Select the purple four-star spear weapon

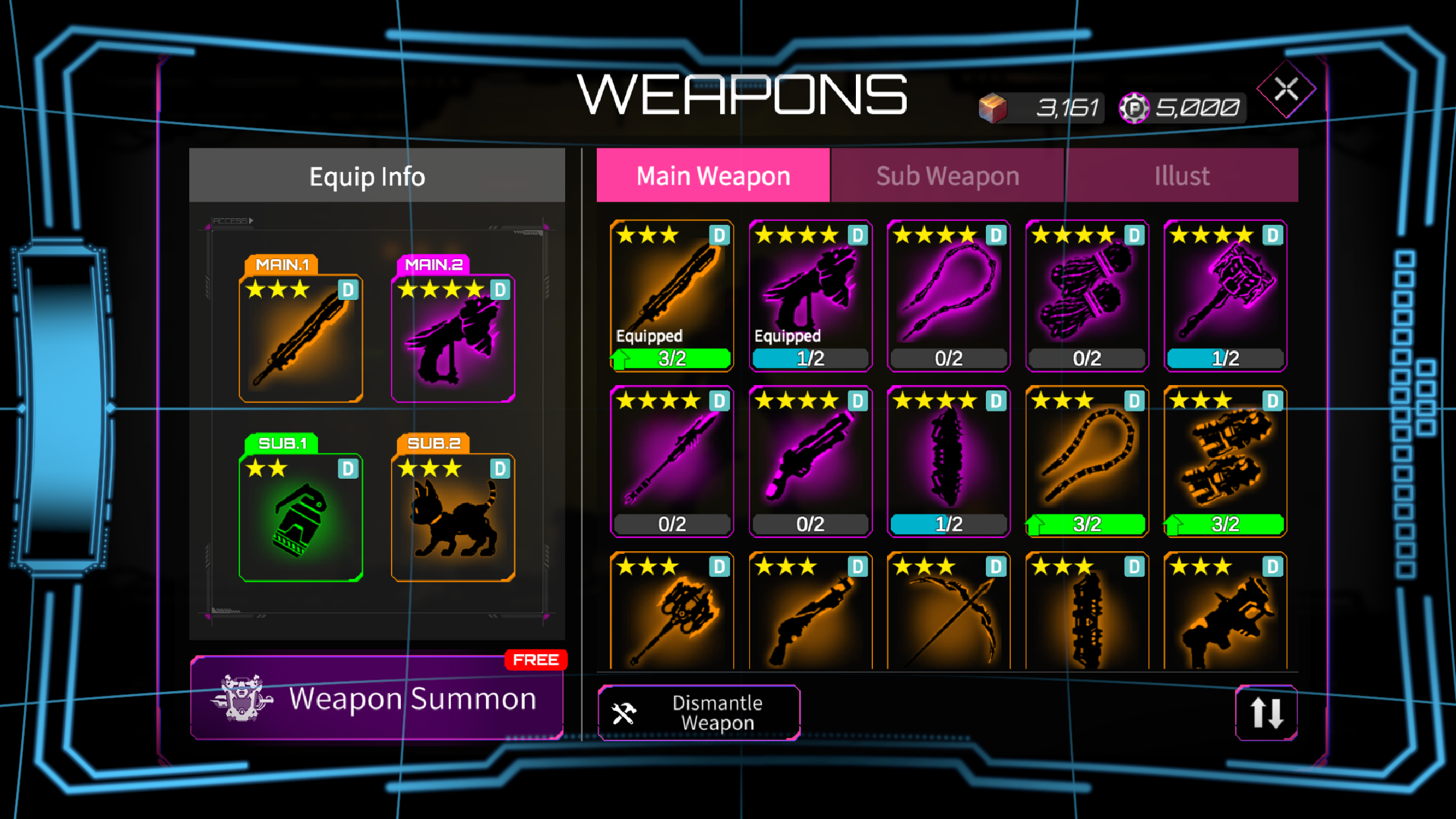click(x=672, y=461)
